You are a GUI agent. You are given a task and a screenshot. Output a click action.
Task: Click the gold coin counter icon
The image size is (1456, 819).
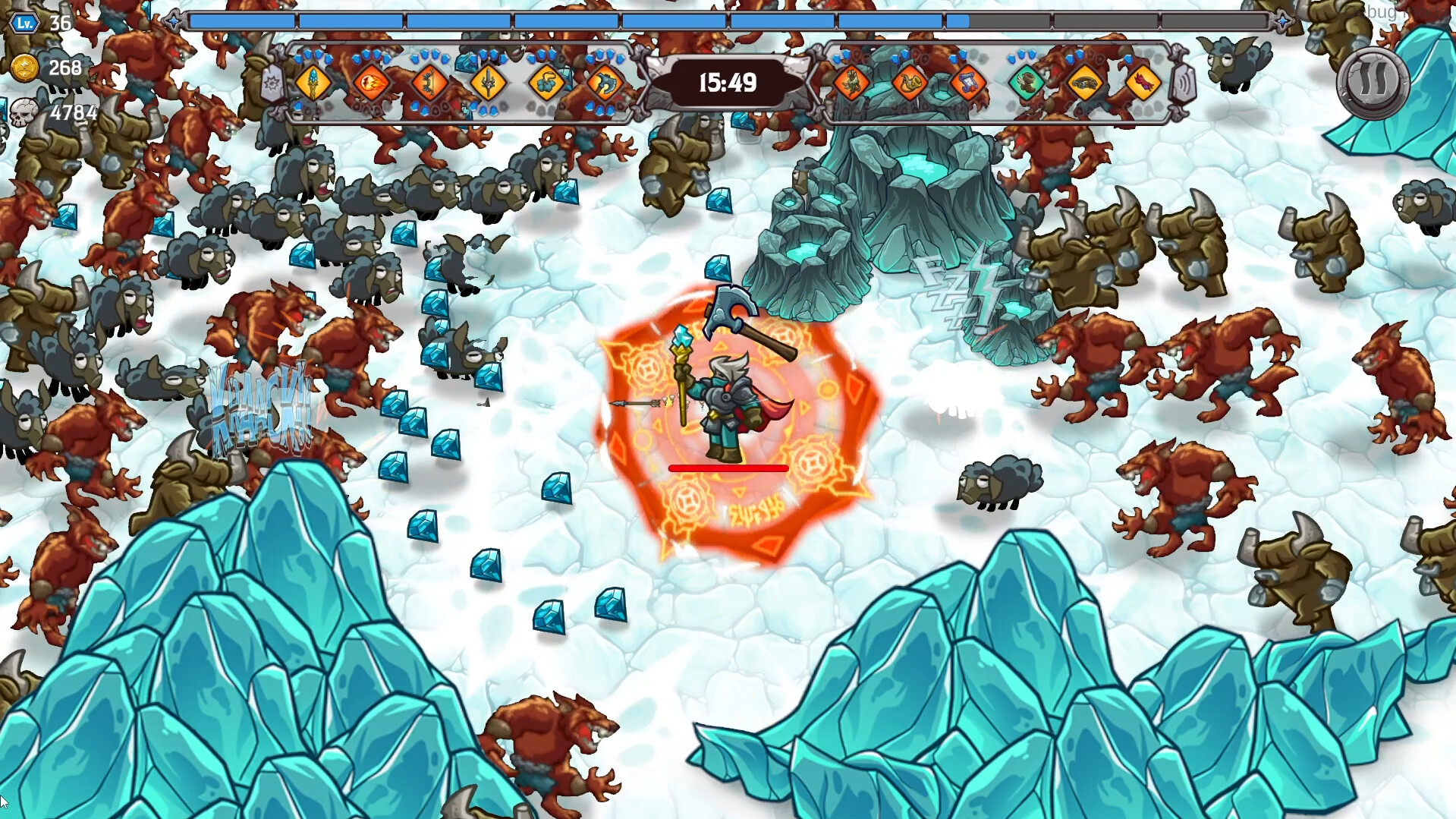coord(25,68)
